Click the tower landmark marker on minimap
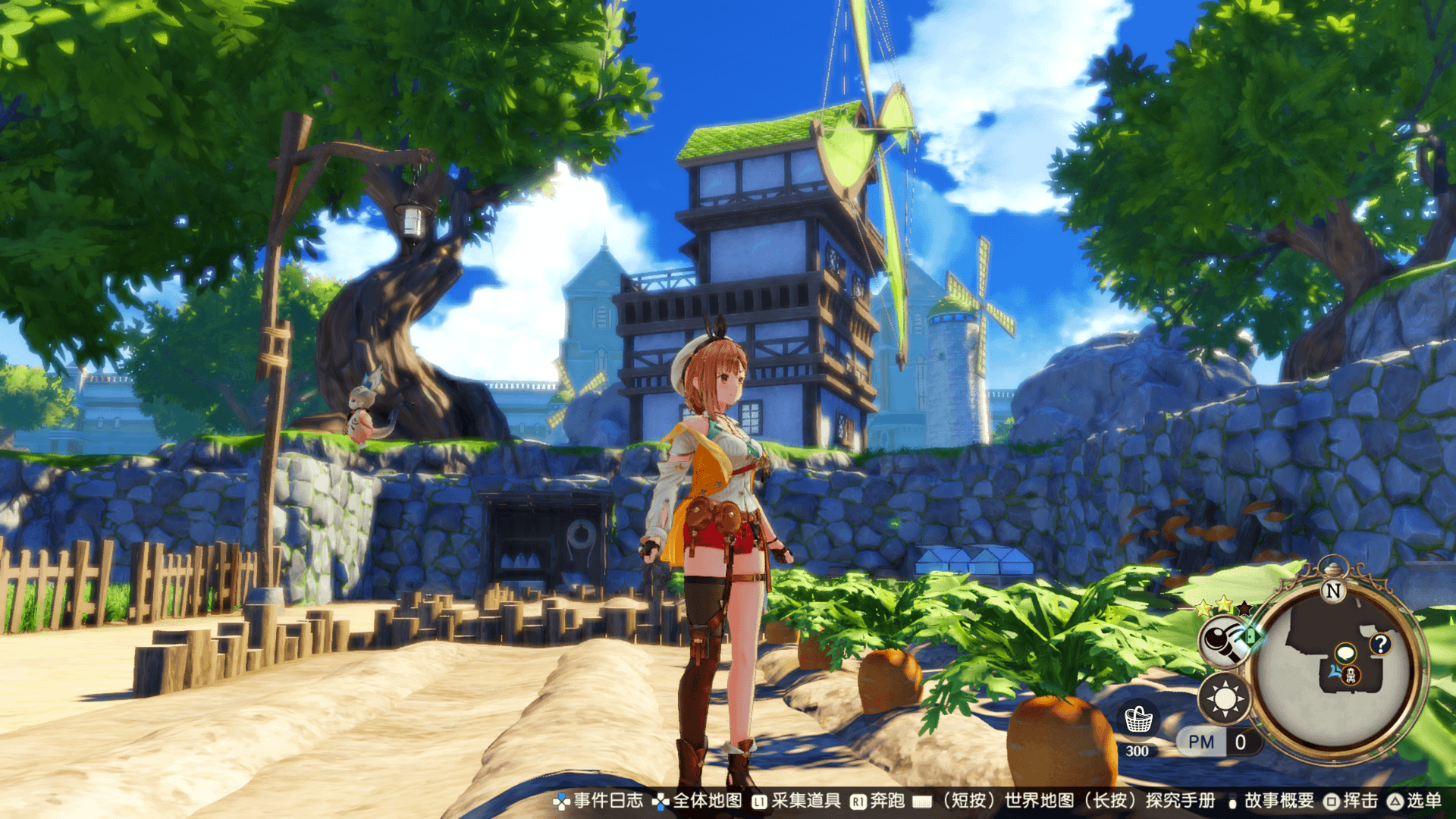Screen dimensions: 1456x819 tap(1351, 674)
